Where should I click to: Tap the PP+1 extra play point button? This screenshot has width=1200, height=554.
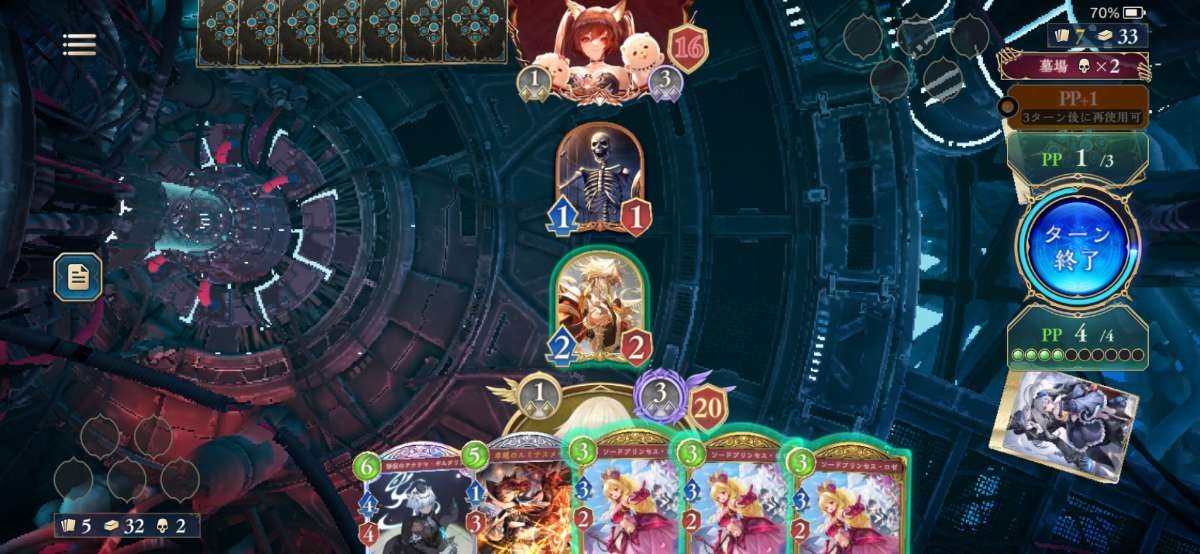point(1076,106)
